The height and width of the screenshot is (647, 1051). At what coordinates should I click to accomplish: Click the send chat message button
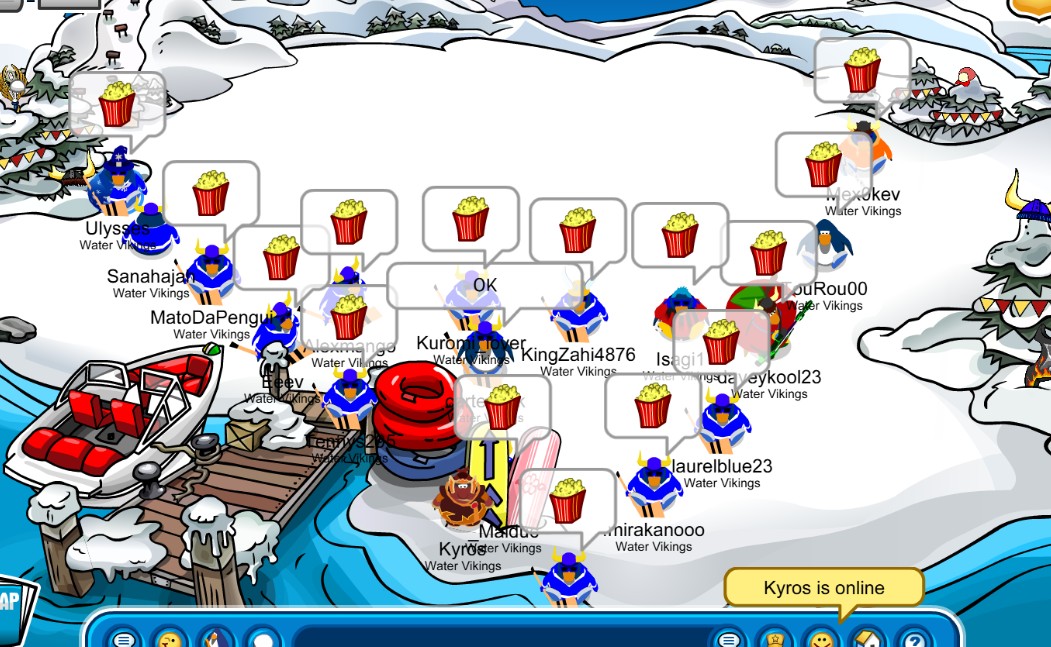(729, 638)
